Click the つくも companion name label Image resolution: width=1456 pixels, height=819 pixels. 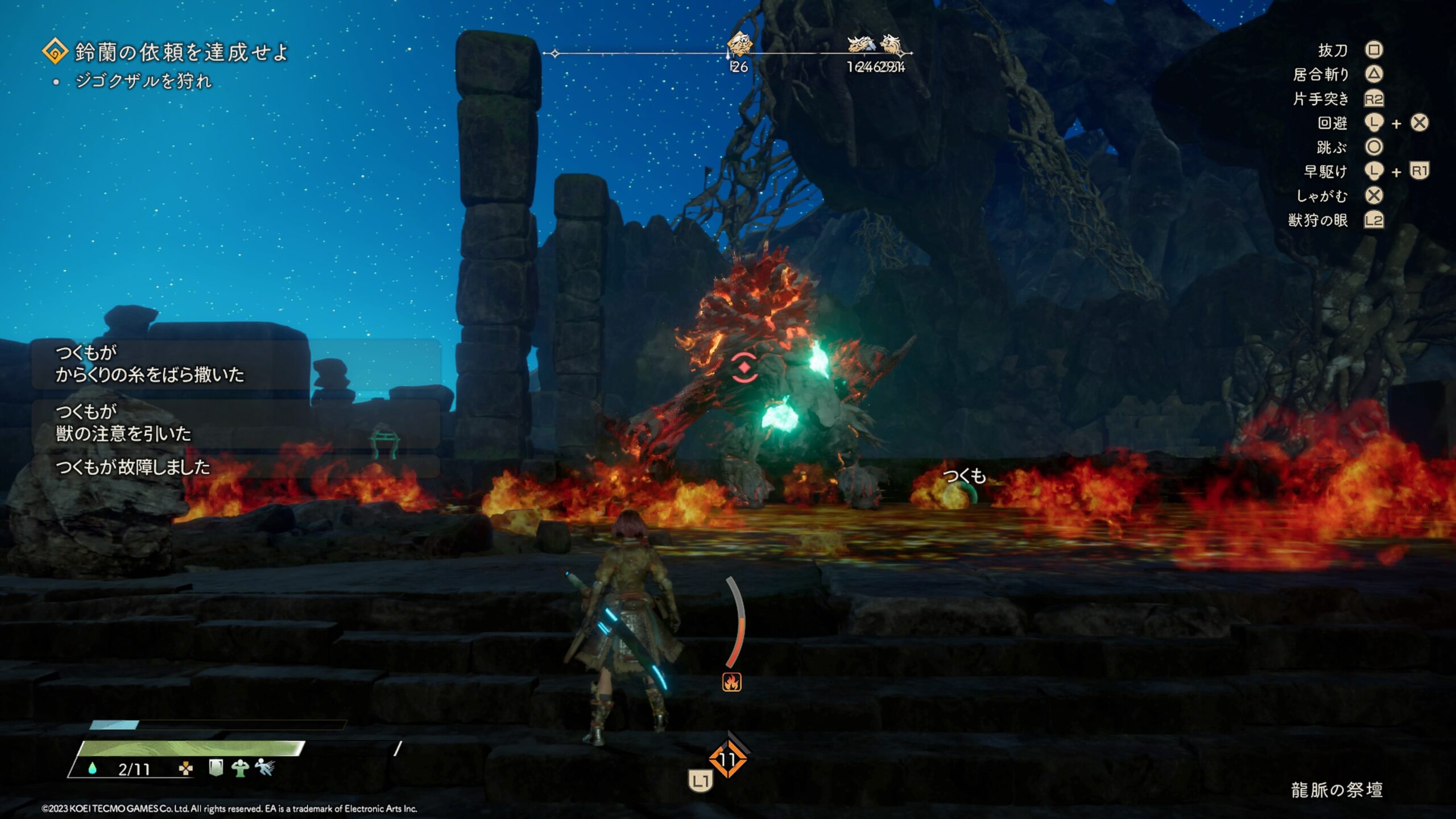pyautogui.click(x=964, y=475)
